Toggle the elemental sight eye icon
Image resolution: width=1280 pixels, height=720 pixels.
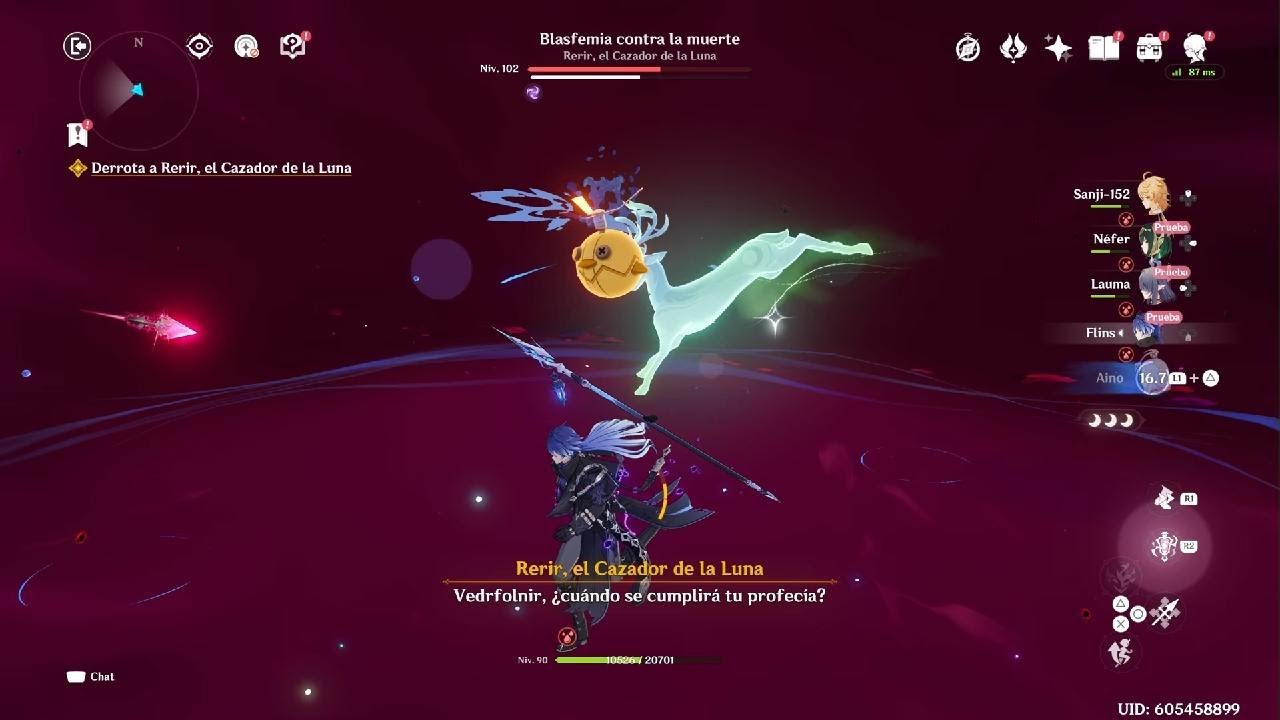[199, 46]
